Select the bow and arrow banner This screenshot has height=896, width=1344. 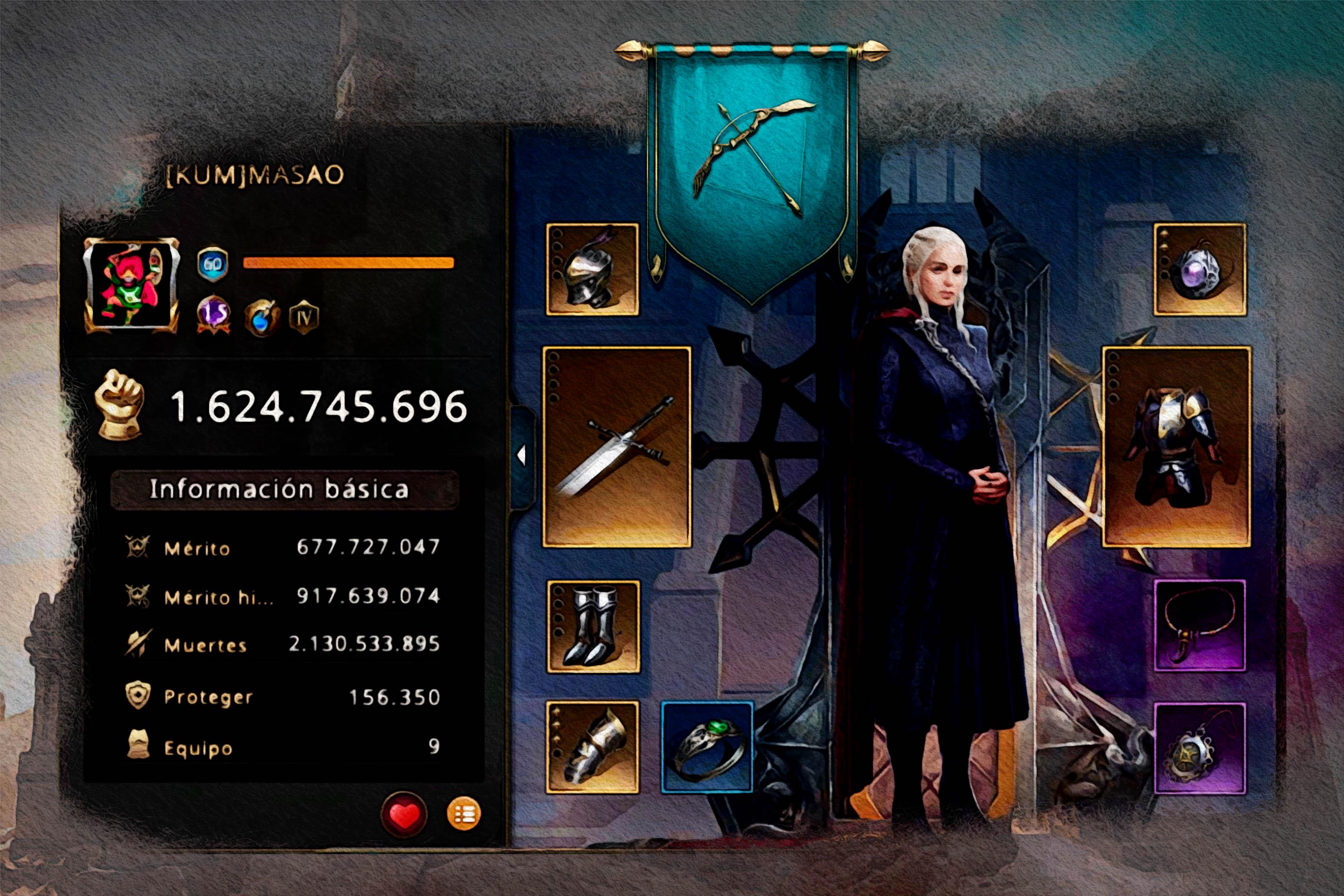click(752, 166)
